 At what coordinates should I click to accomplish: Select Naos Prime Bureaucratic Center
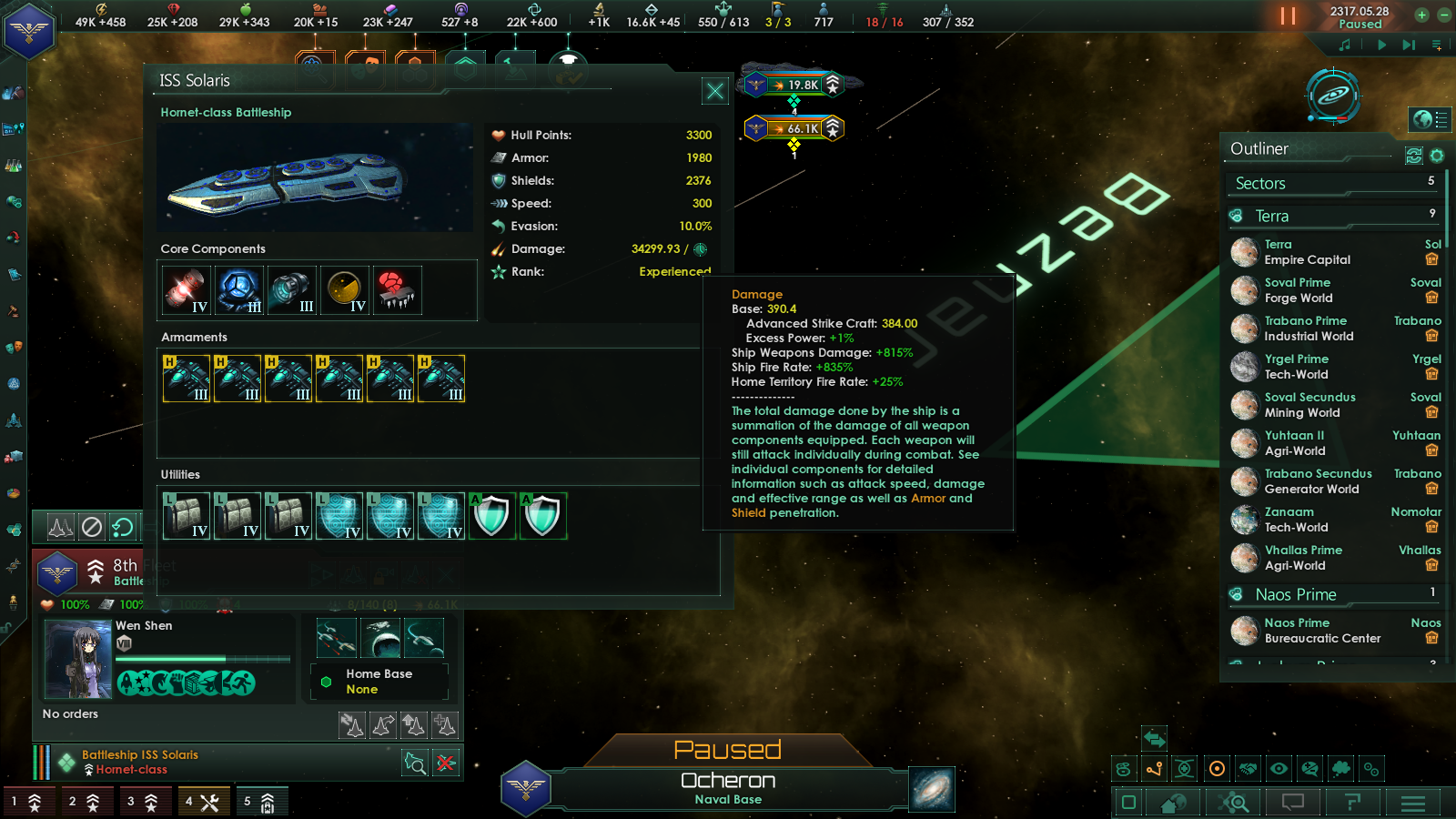1321,631
